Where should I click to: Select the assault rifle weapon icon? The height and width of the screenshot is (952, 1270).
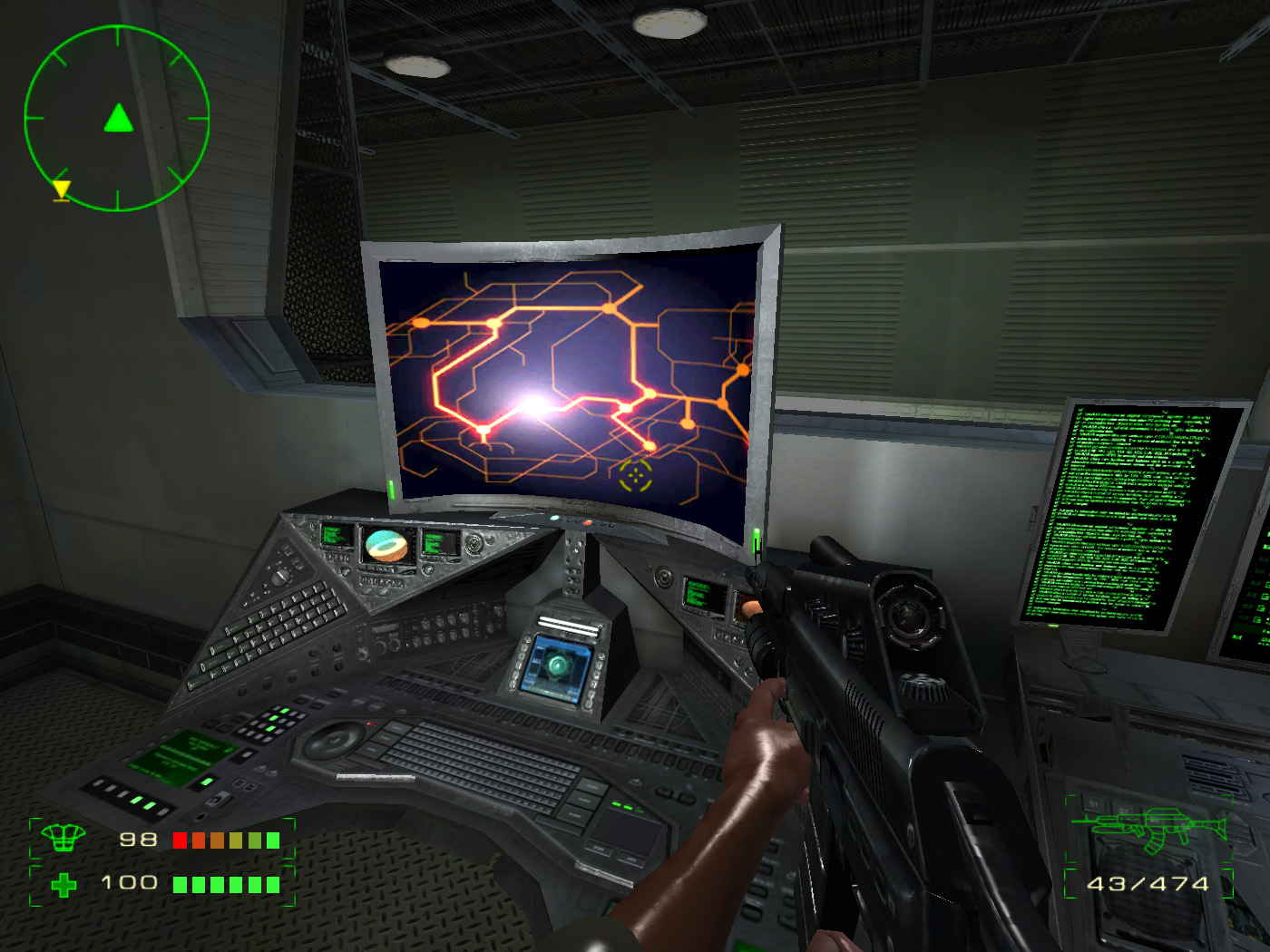click(1148, 829)
